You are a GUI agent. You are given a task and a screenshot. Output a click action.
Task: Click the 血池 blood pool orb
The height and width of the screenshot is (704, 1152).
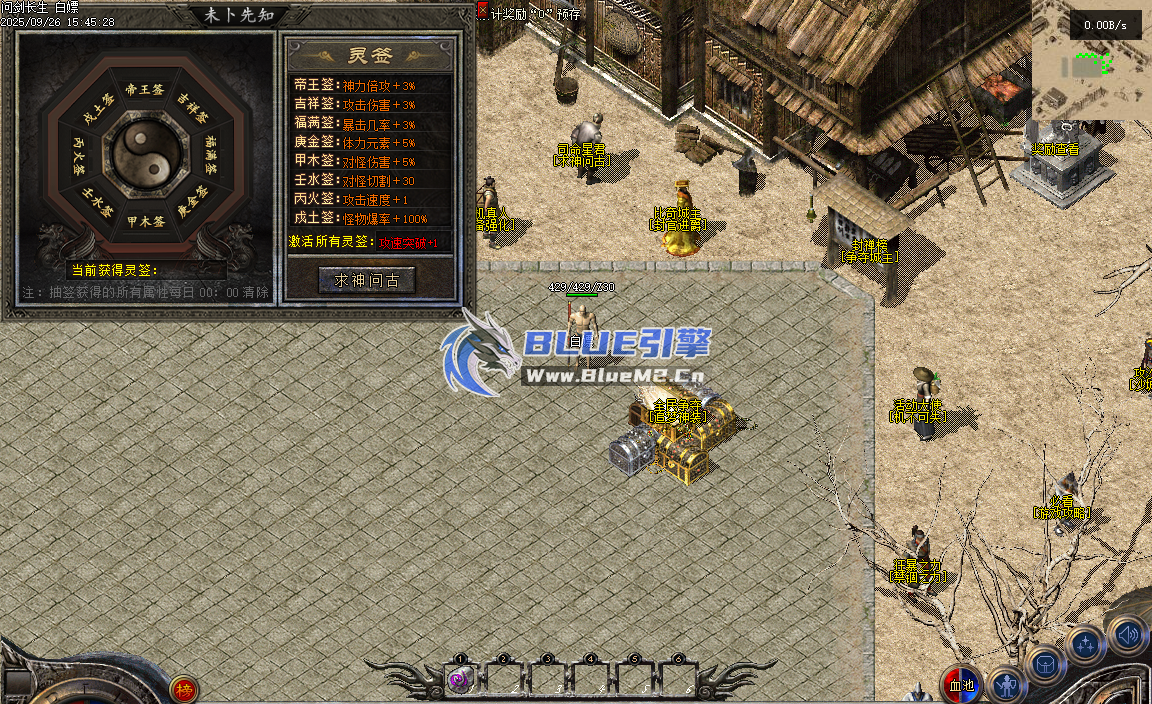click(961, 685)
